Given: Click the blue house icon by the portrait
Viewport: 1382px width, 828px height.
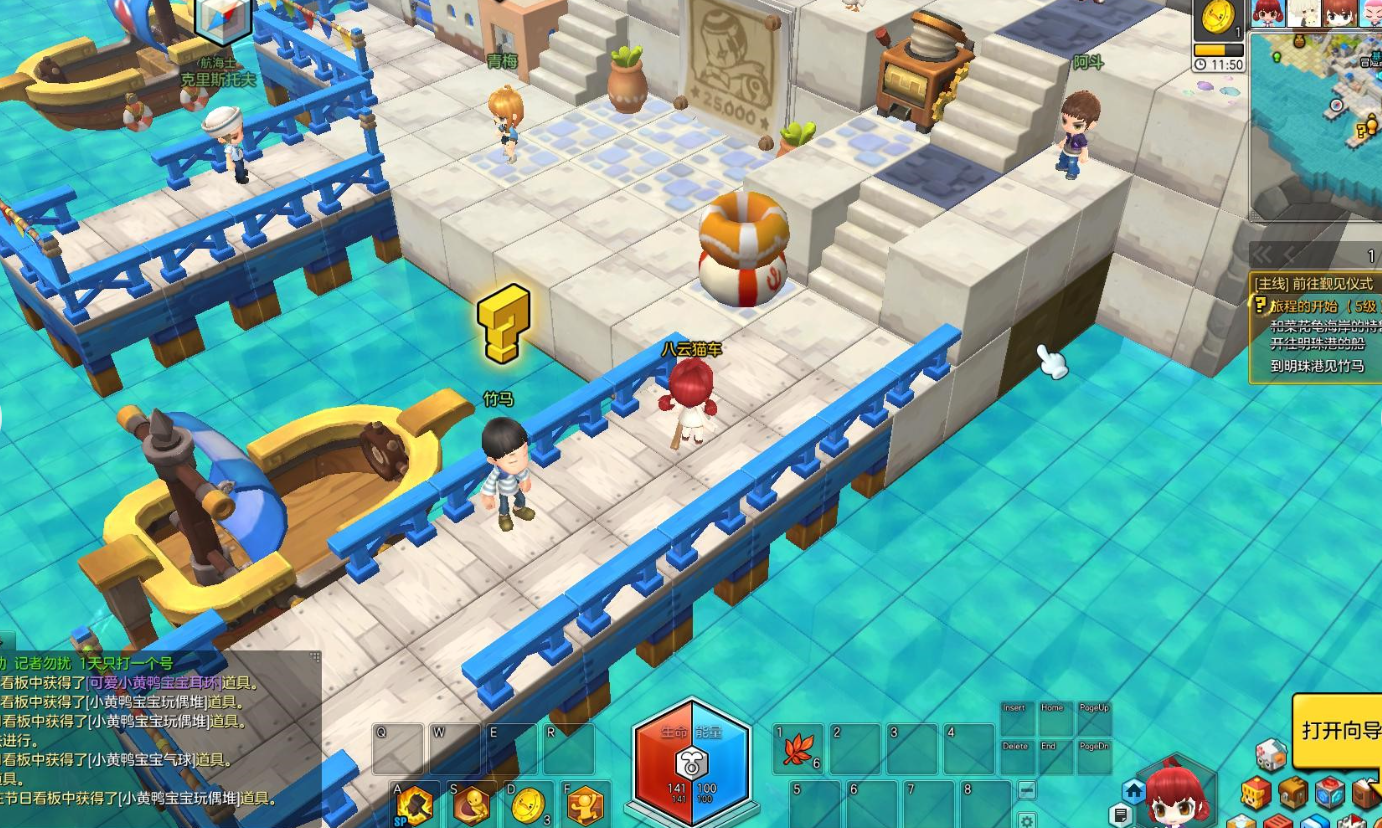Looking at the screenshot, I should 1134,791.
